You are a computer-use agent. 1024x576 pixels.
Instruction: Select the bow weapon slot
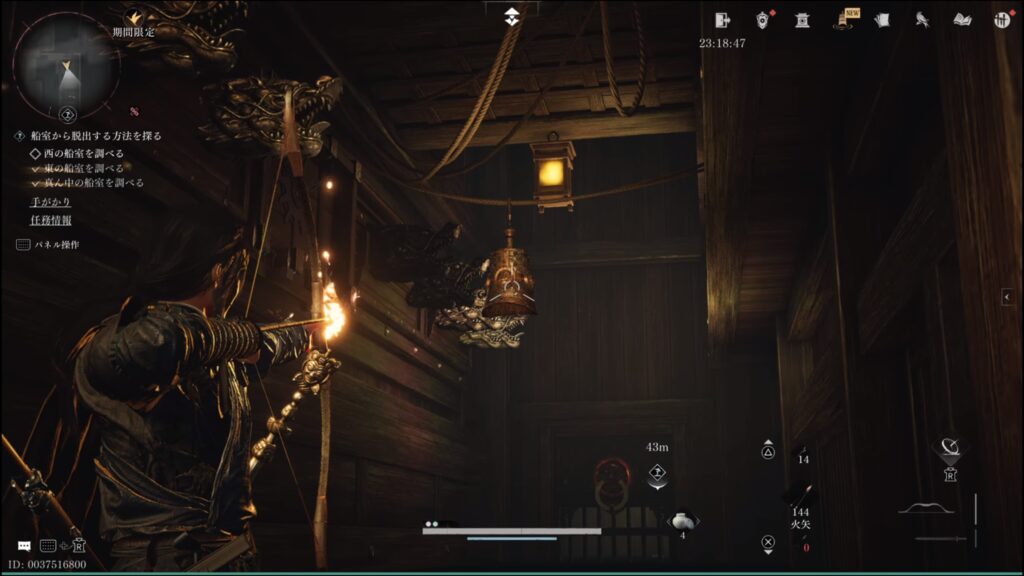(x=925, y=510)
